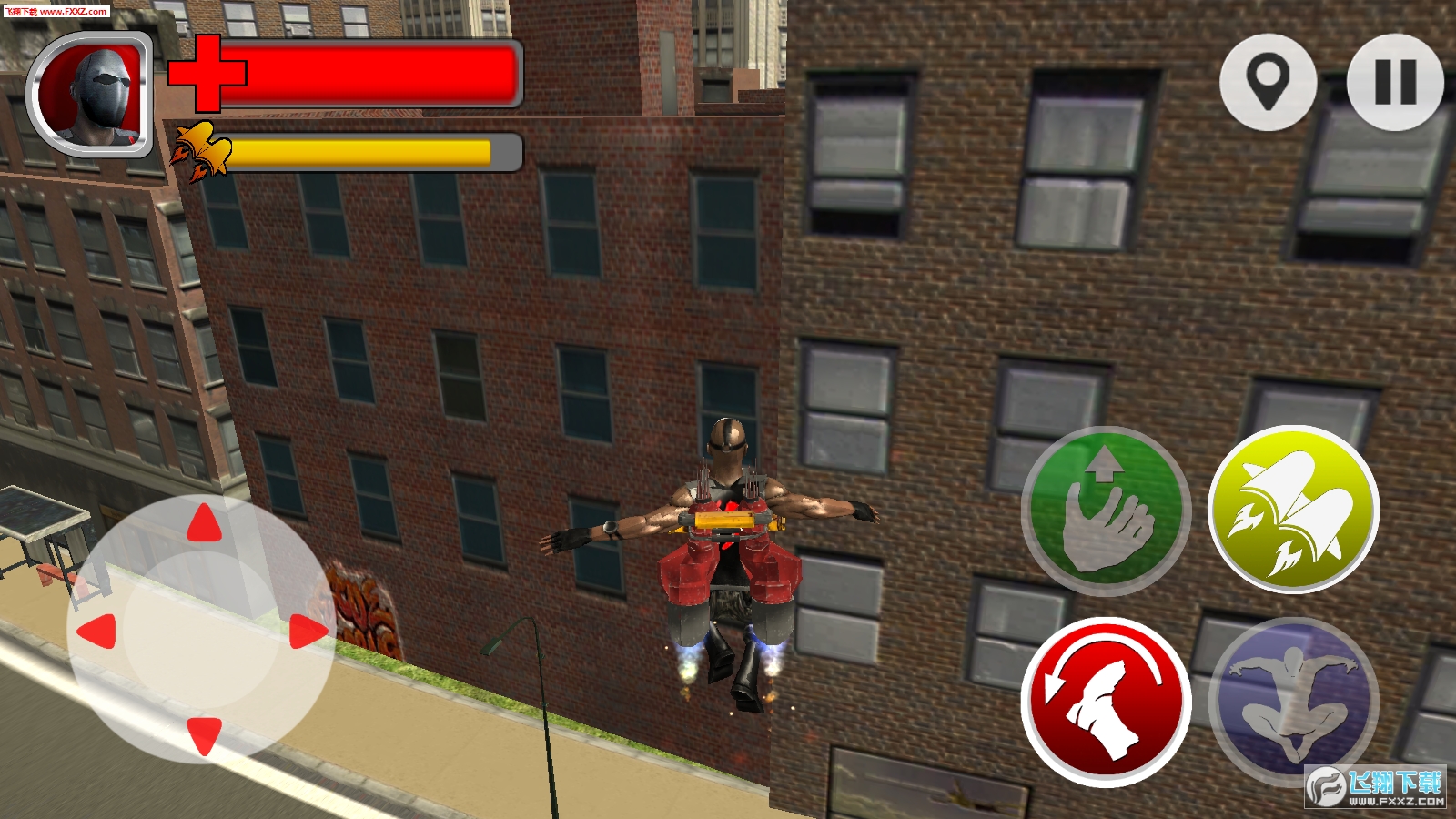The height and width of the screenshot is (819, 1456).
Task: Tap the right arrow on movement pad
Action: point(308,631)
